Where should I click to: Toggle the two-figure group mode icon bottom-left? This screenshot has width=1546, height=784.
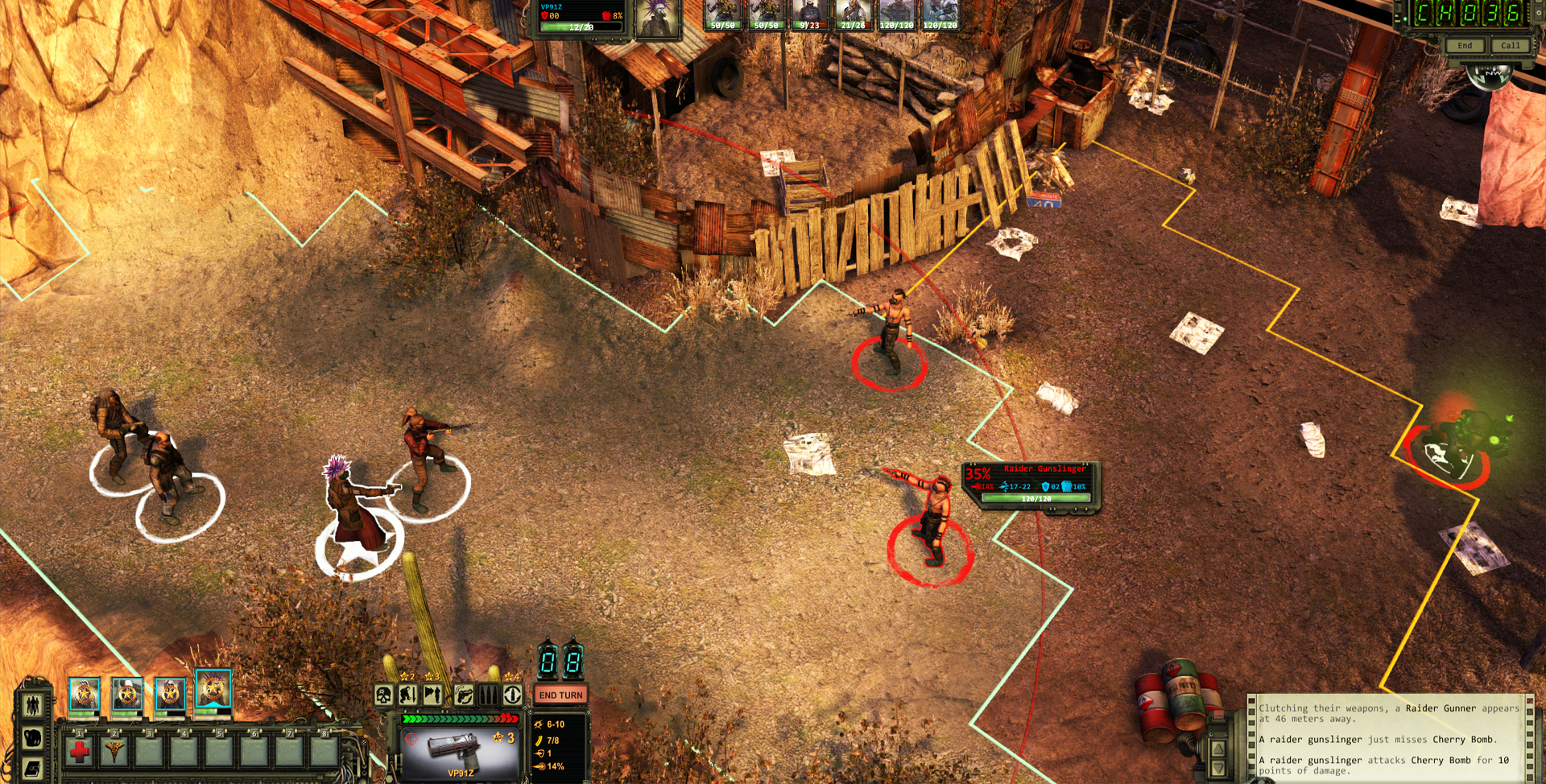pyautogui.click(x=32, y=704)
